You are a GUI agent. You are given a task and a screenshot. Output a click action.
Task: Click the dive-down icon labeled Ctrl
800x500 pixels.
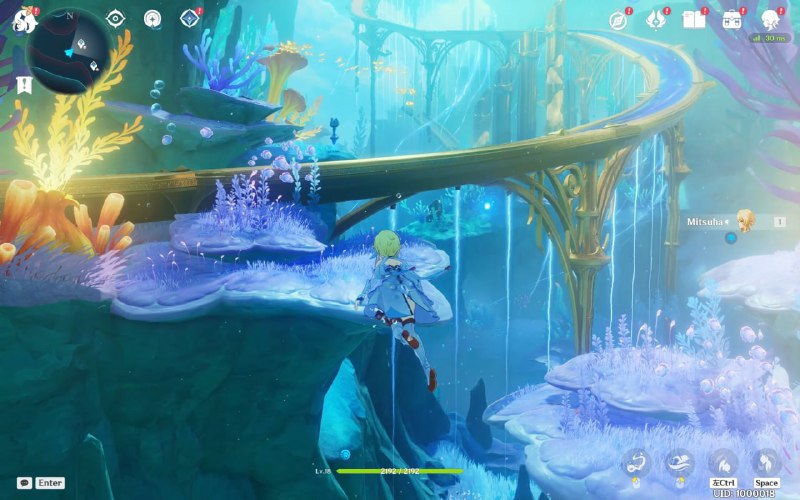point(723,462)
